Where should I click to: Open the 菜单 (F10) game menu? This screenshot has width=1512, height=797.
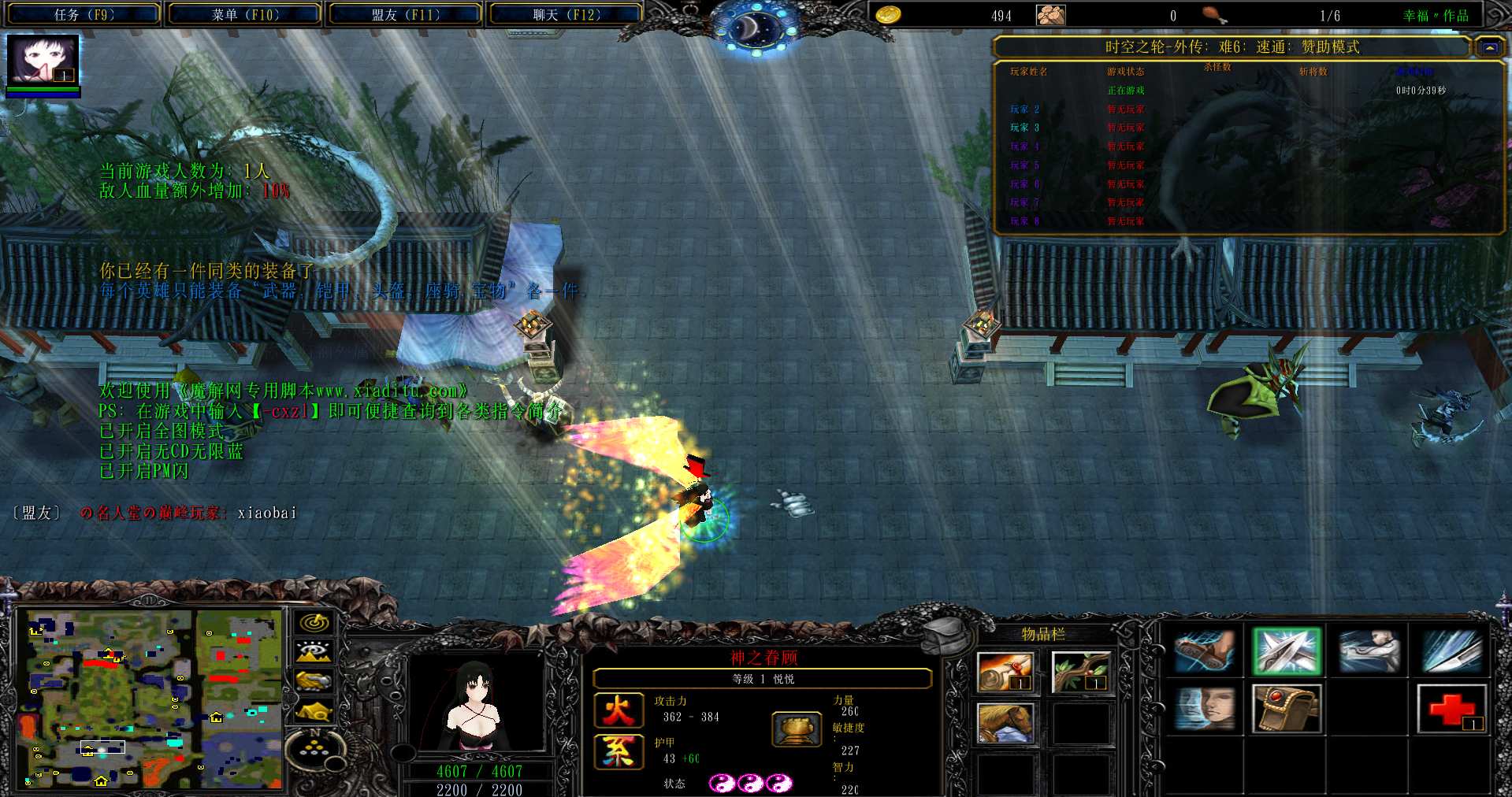[x=244, y=14]
